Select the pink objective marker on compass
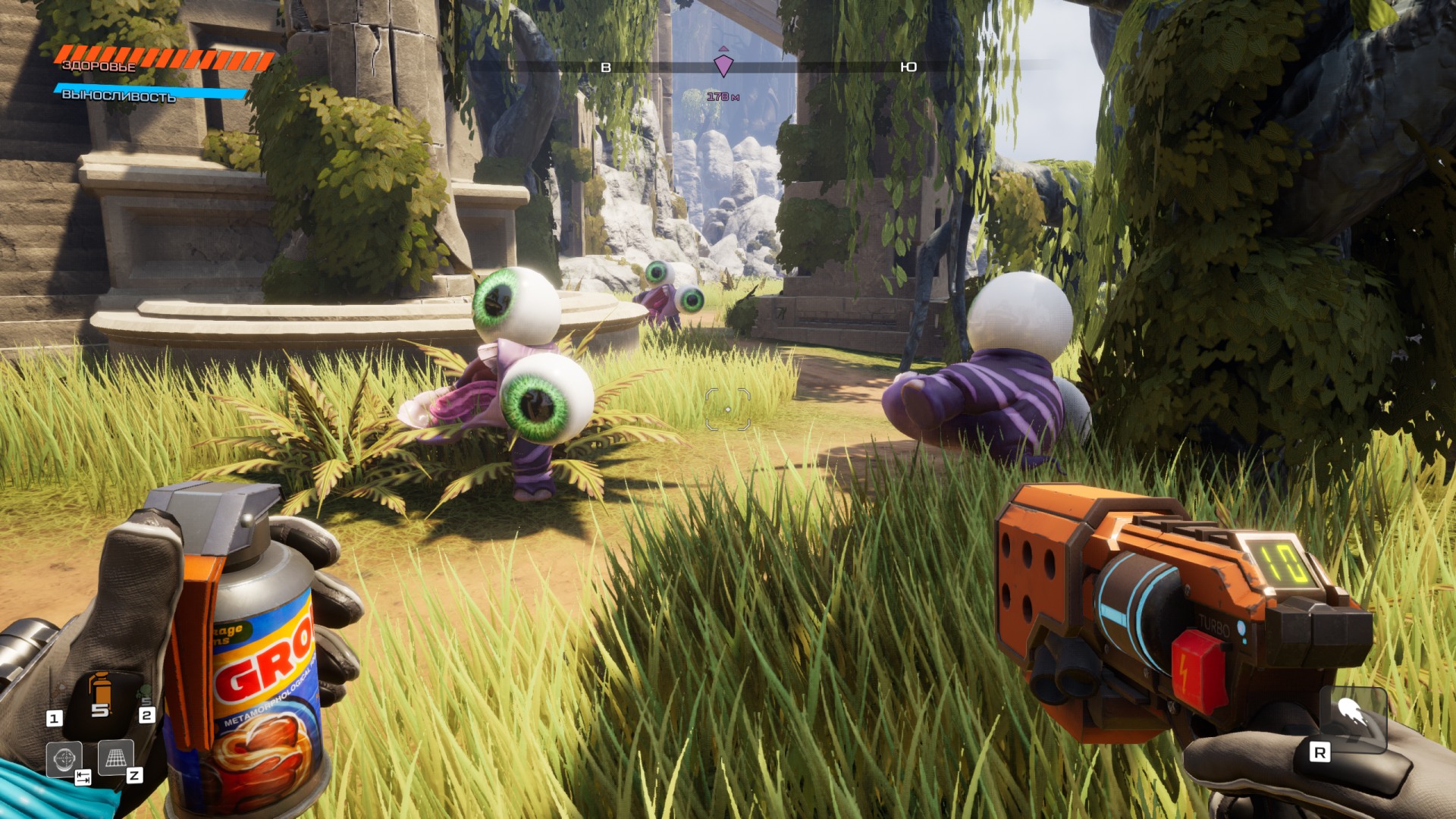1456x819 pixels. coord(723,65)
